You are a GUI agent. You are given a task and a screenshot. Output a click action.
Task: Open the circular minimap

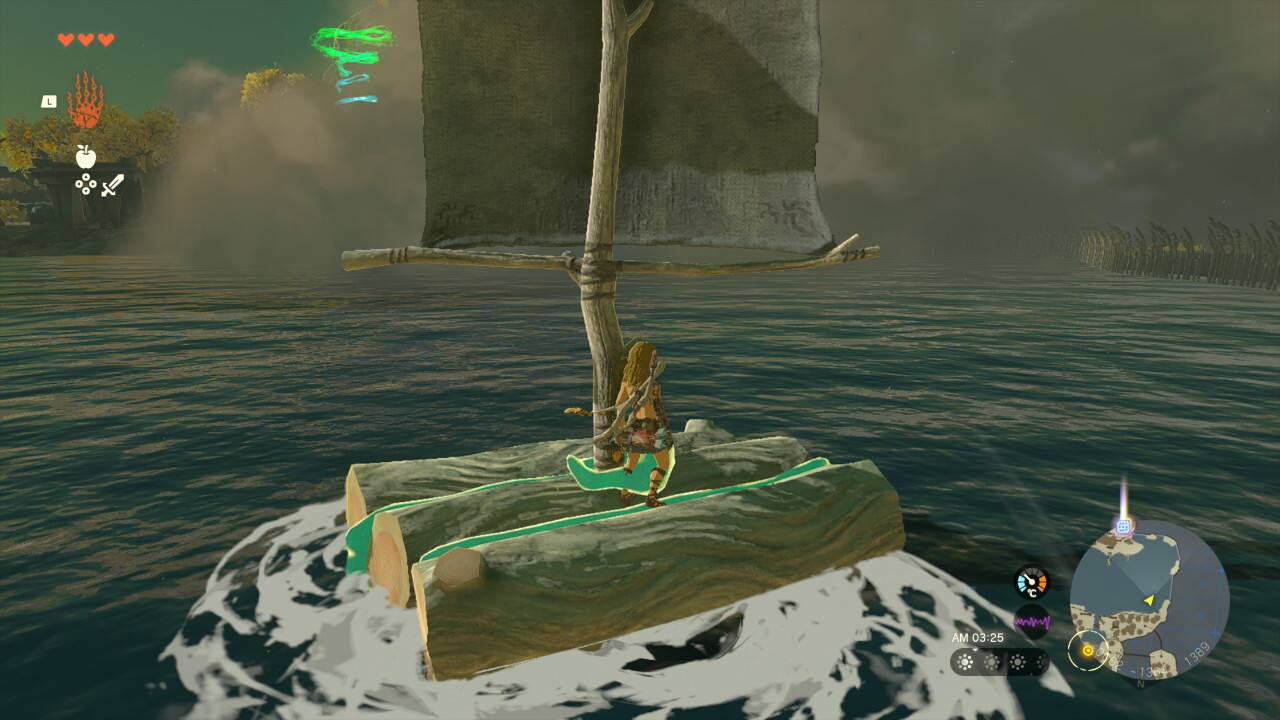pos(1148,600)
